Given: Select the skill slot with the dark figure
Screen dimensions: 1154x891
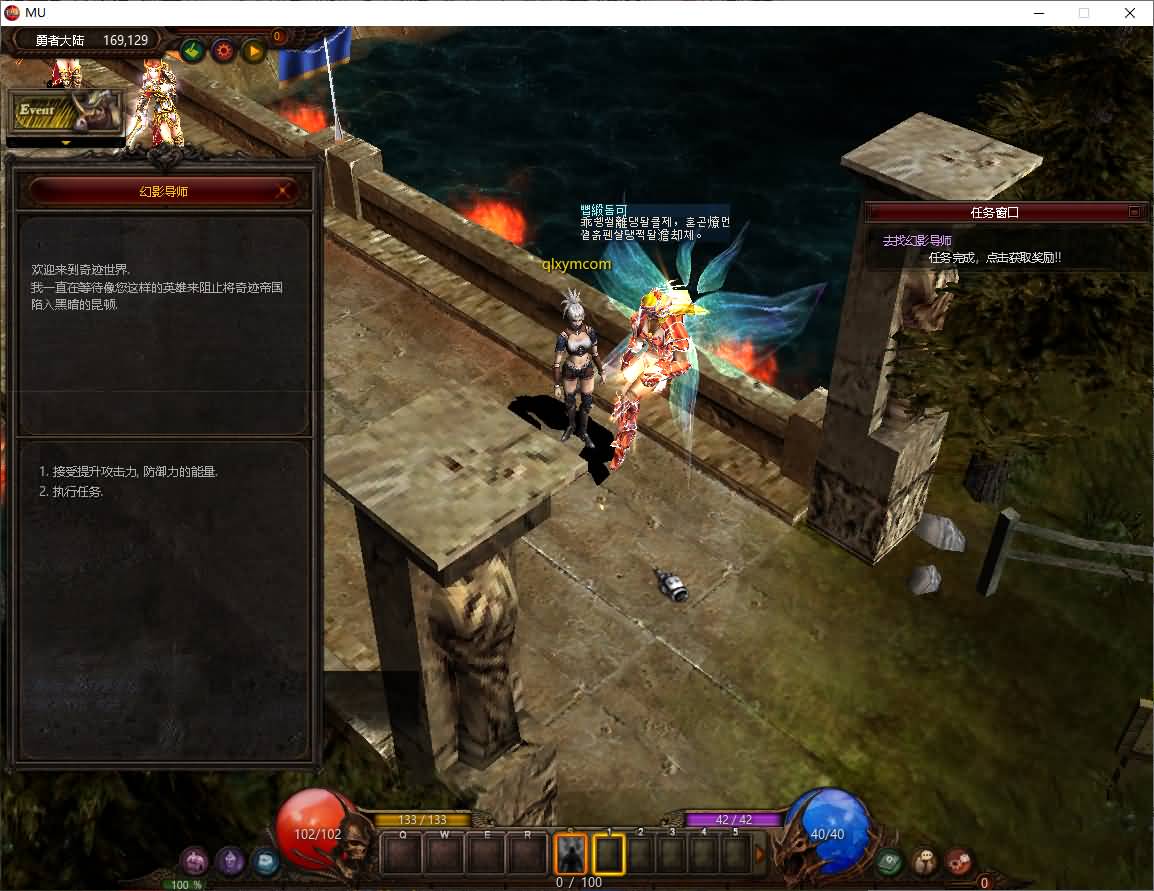Looking at the screenshot, I should [x=570, y=854].
